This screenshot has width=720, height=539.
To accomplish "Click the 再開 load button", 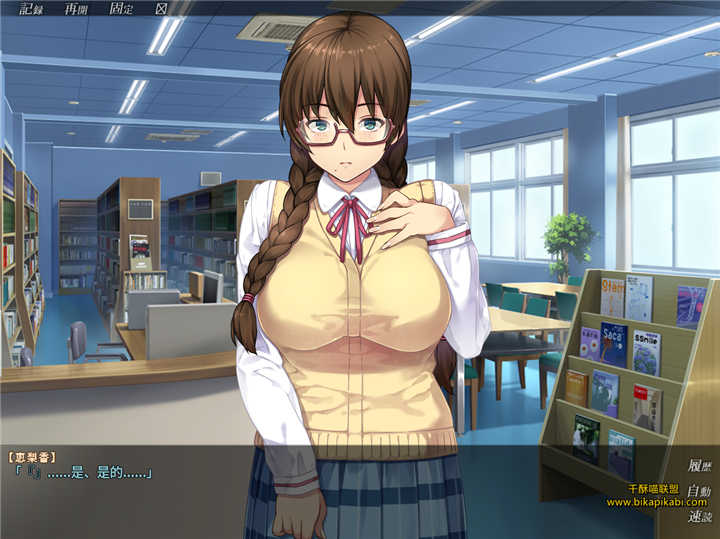I will pyautogui.click(x=75, y=9).
